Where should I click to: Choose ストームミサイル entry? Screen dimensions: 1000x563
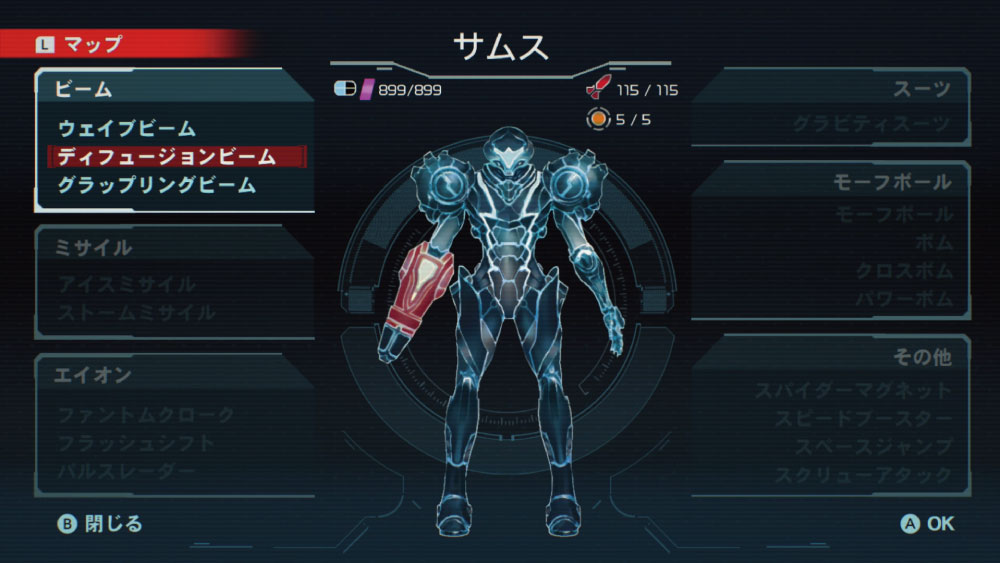pos(136,313)
